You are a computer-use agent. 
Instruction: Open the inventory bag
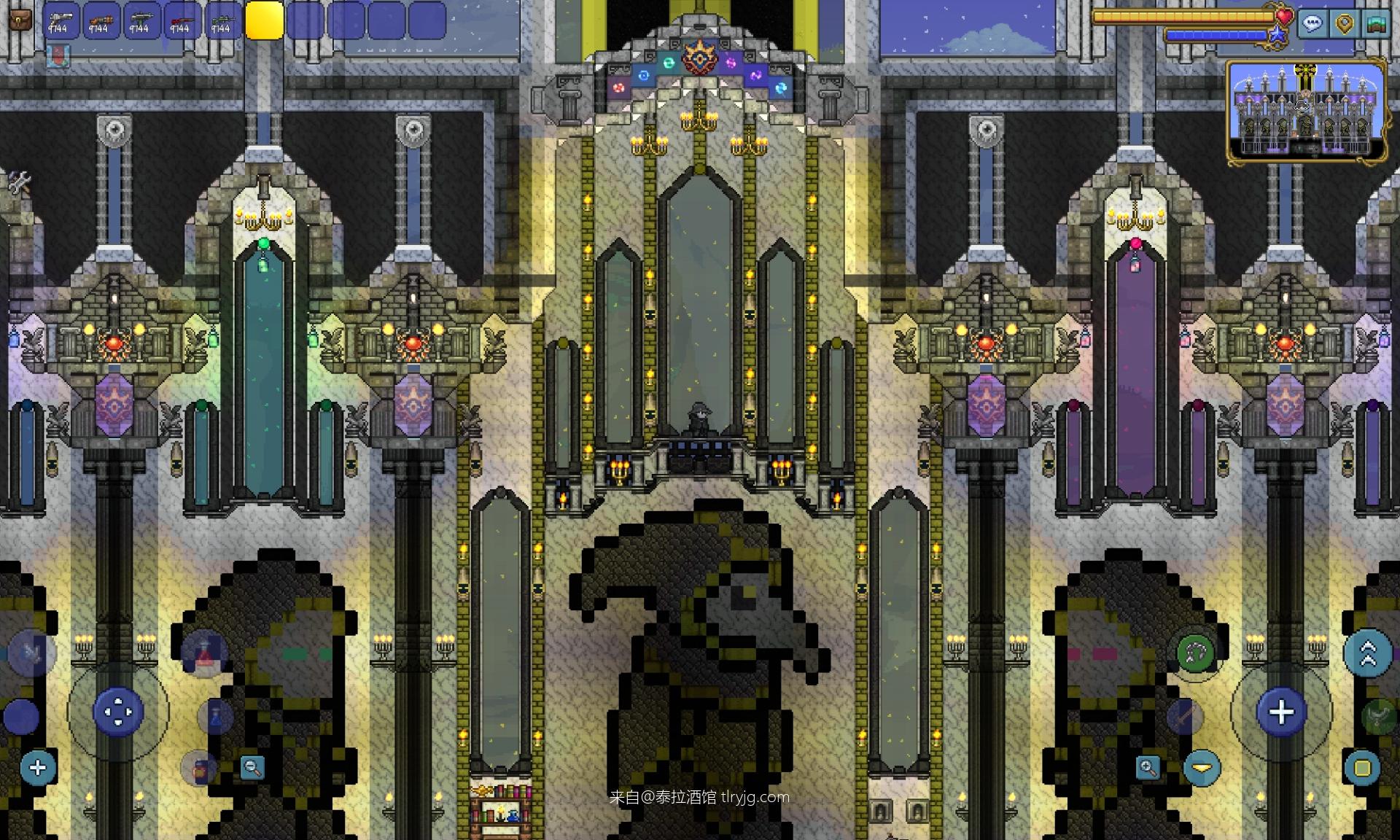pyautogui.click(x=21, y=20)
